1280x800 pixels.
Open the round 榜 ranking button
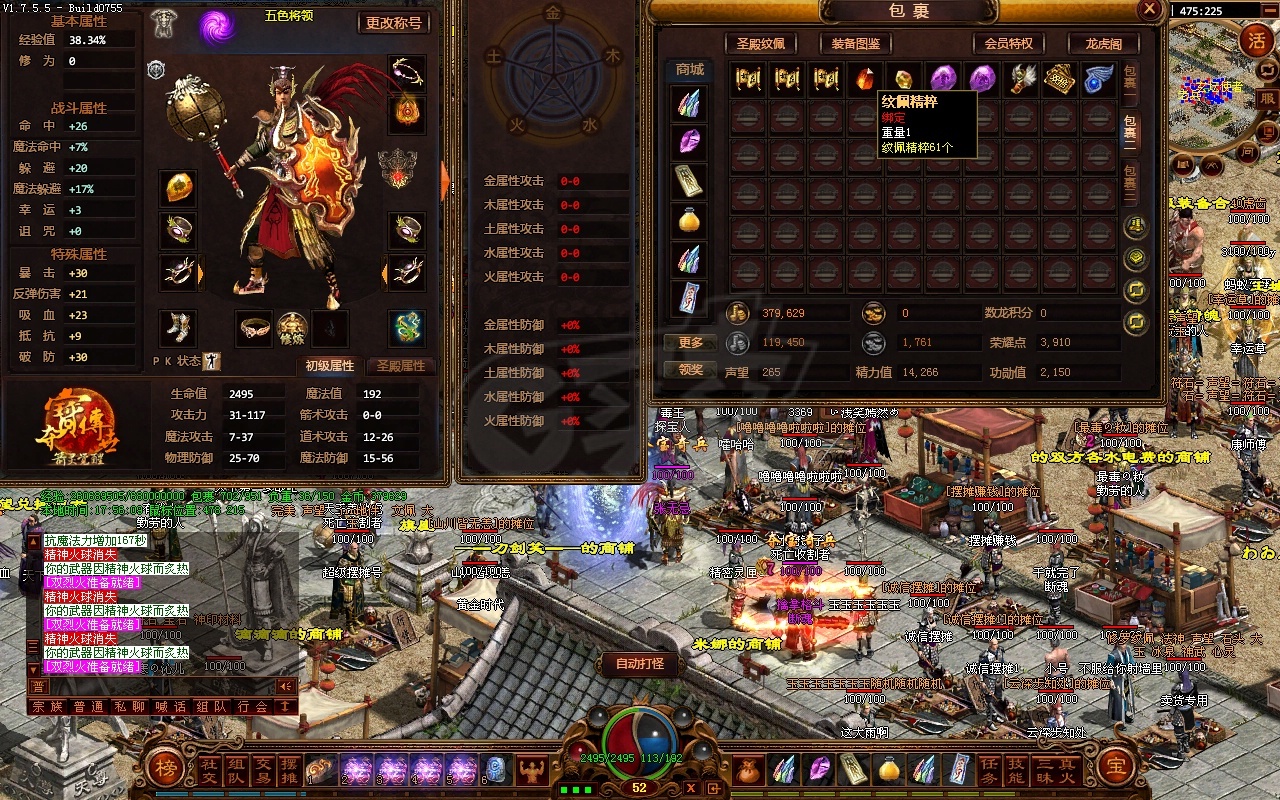(164, 768)
